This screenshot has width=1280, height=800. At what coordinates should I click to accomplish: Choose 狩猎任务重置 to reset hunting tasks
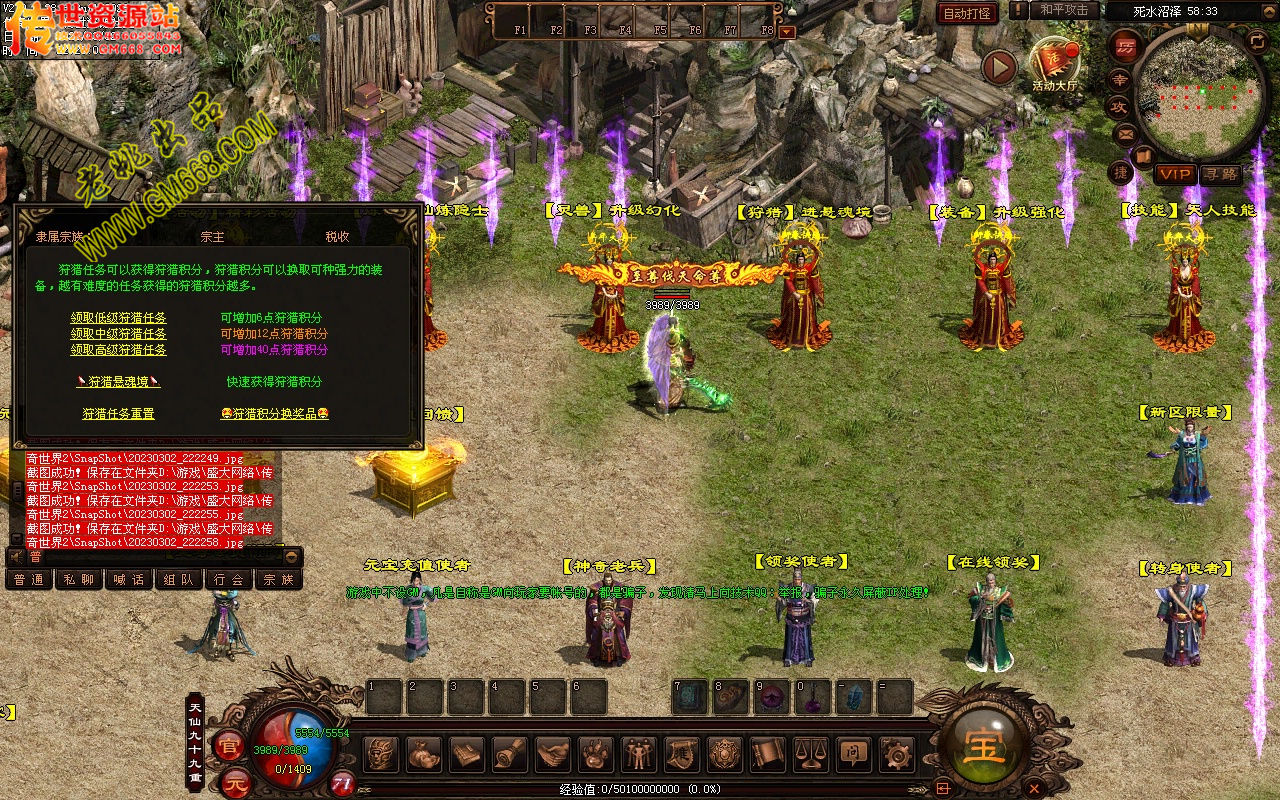click(118, 414)
